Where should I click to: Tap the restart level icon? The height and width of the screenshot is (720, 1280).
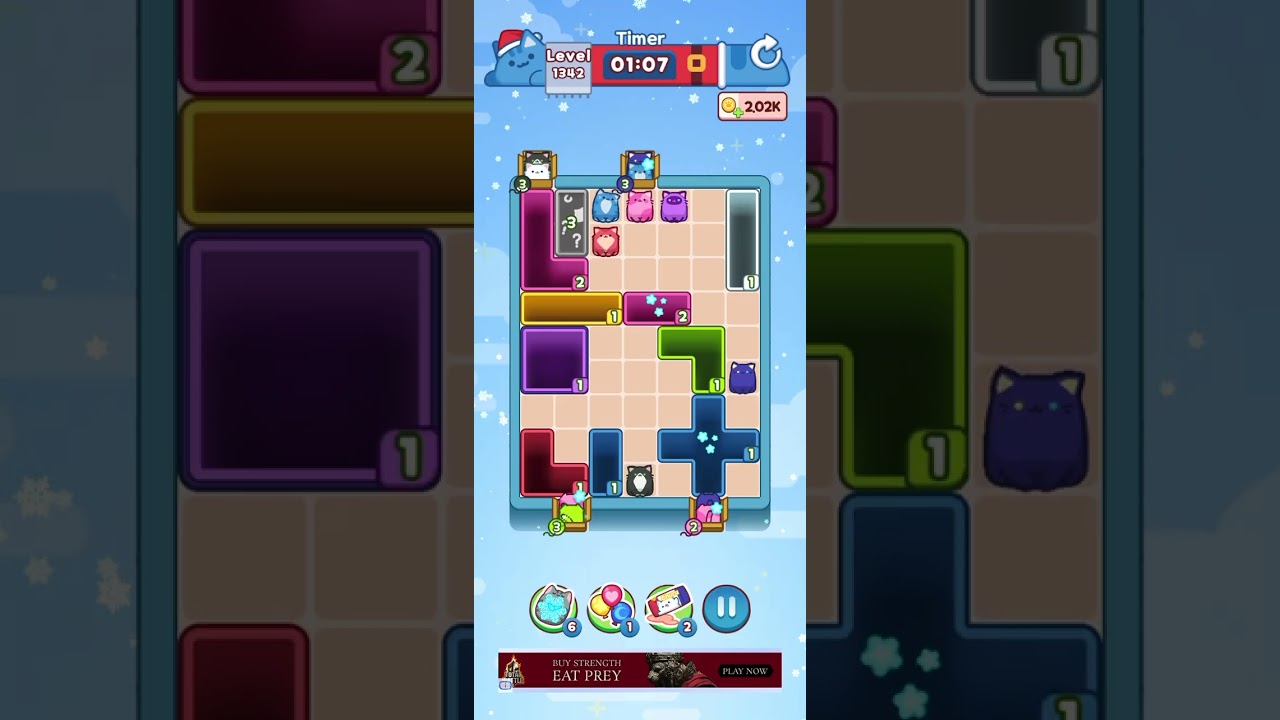pyautogui.click(x=765, y=55)
